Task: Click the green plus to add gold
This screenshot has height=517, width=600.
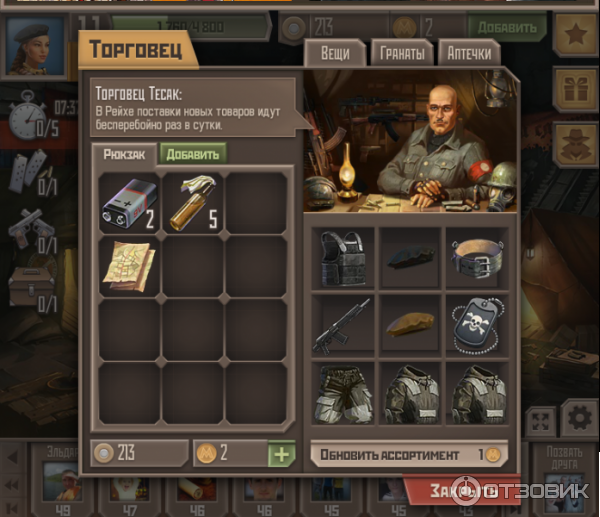Action: point(282,454)
